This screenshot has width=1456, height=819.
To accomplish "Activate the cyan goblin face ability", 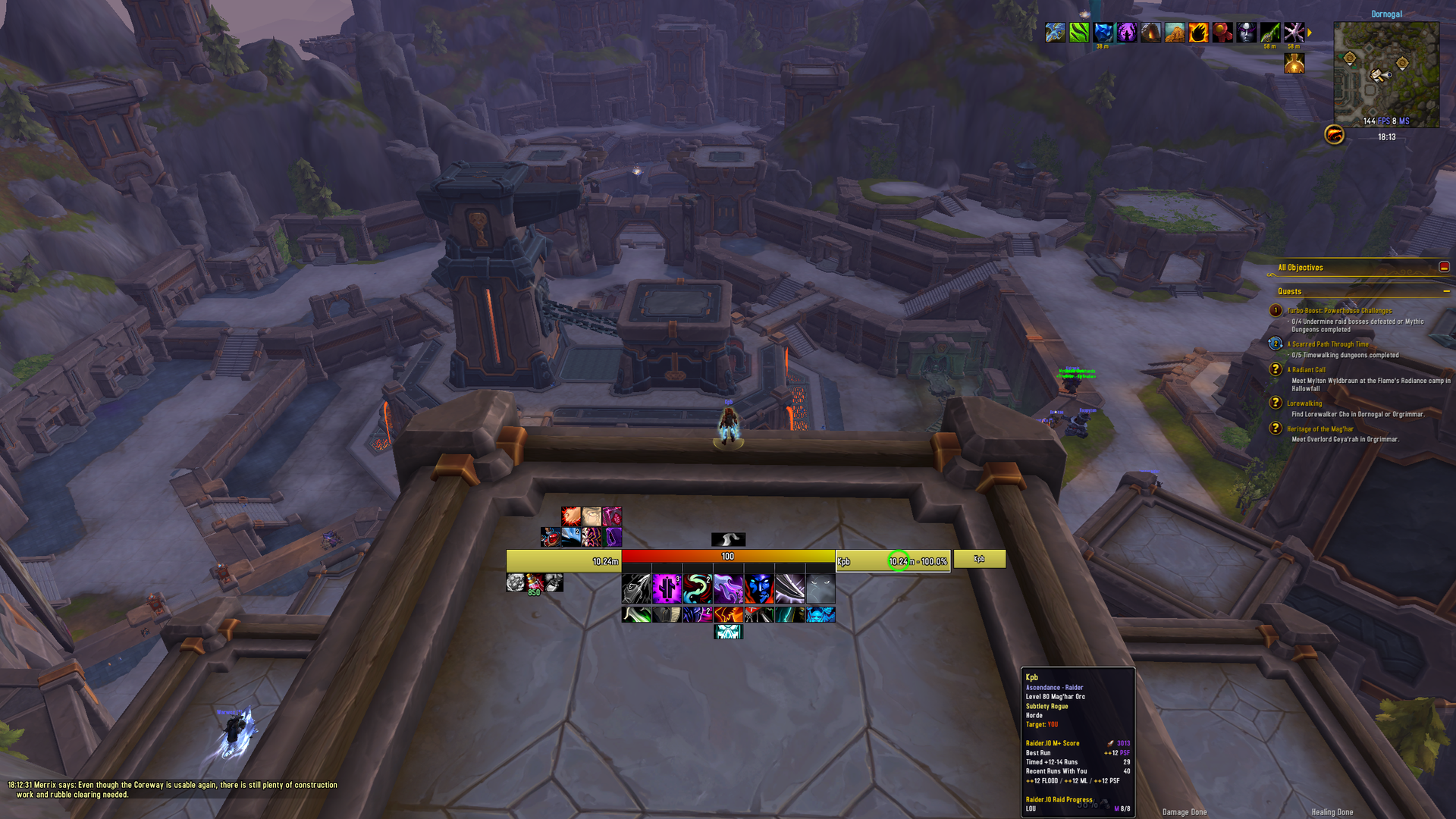I will tap(820, 614).
